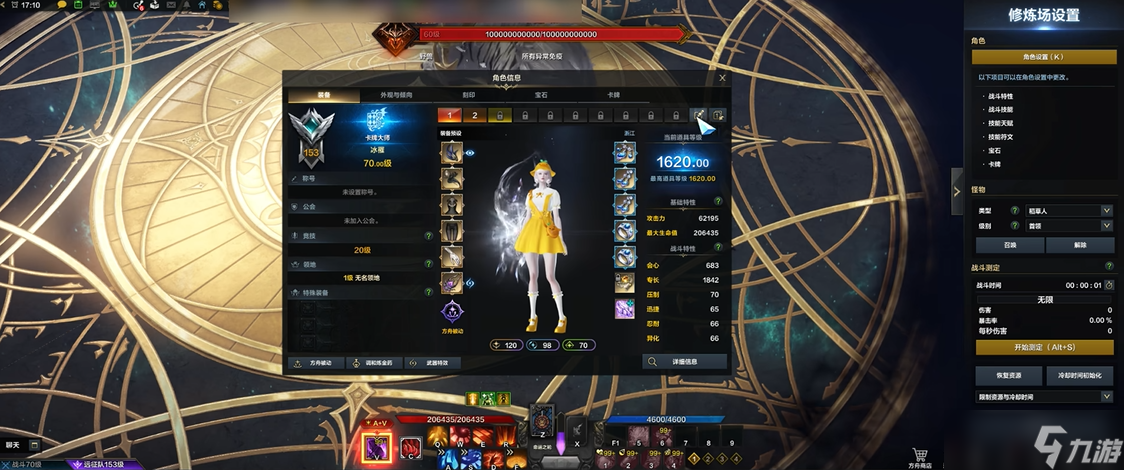Click the 恢复资源 restore resources button
1124x470 pixels.
1009,376
